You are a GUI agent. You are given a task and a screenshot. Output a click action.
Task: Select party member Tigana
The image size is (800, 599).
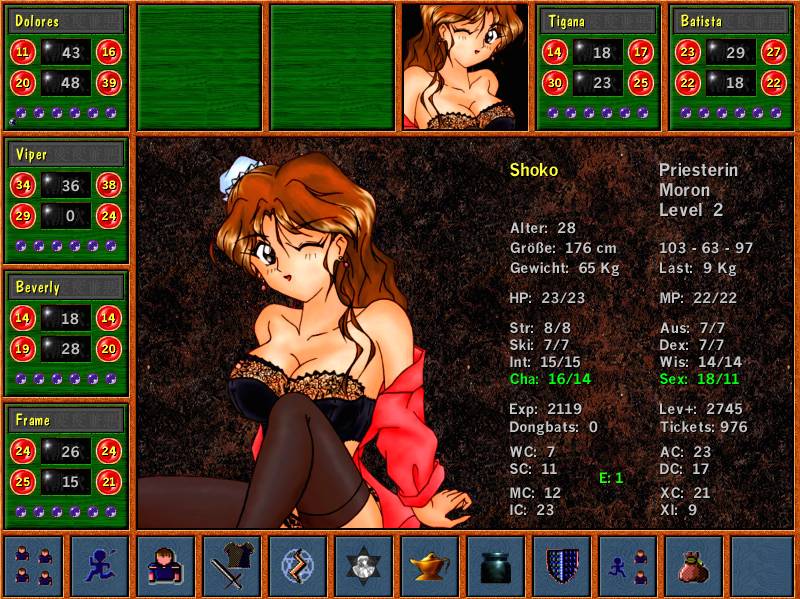(x=597, y=21)
